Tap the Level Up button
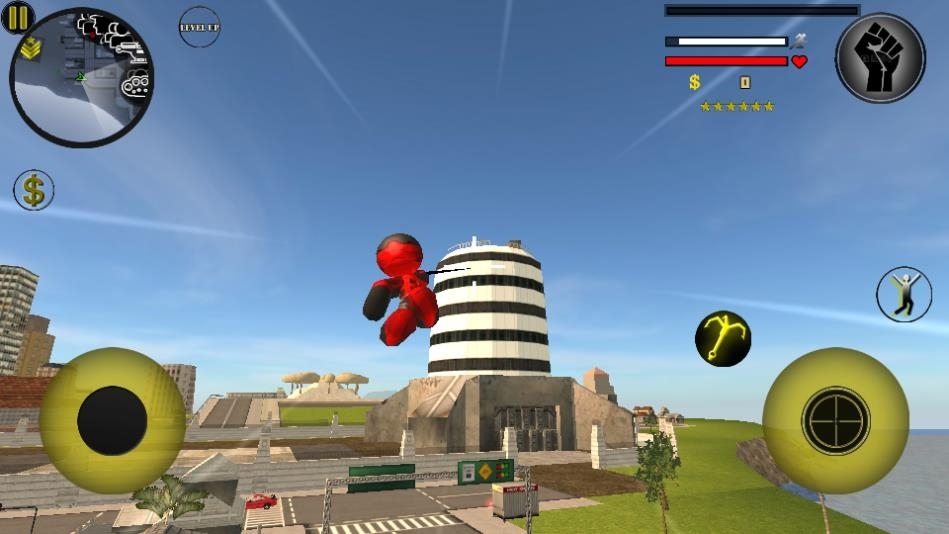Screen dimensions: 949x534 200,27
